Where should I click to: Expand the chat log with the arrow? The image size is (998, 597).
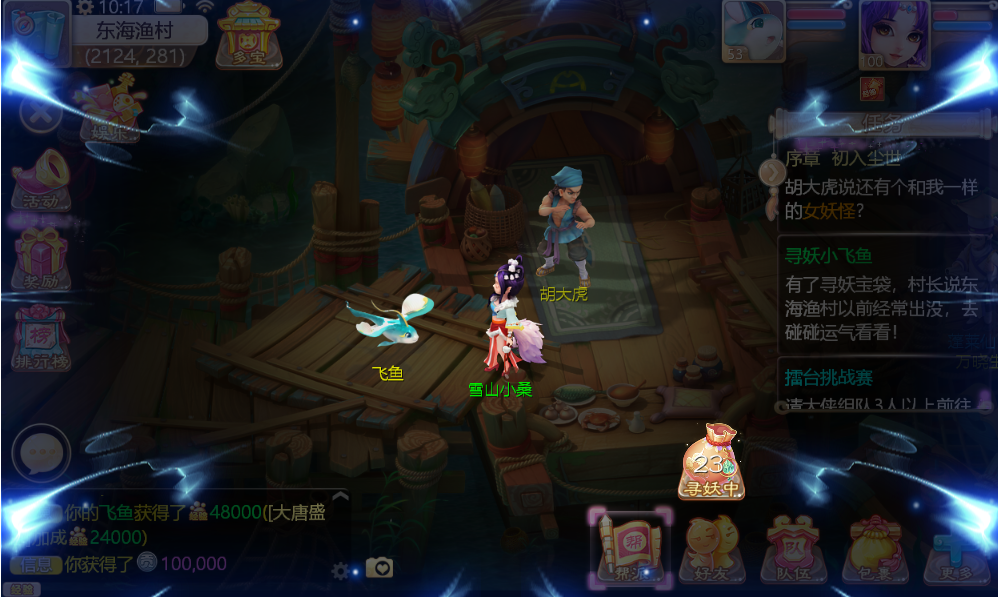point(340,495)
